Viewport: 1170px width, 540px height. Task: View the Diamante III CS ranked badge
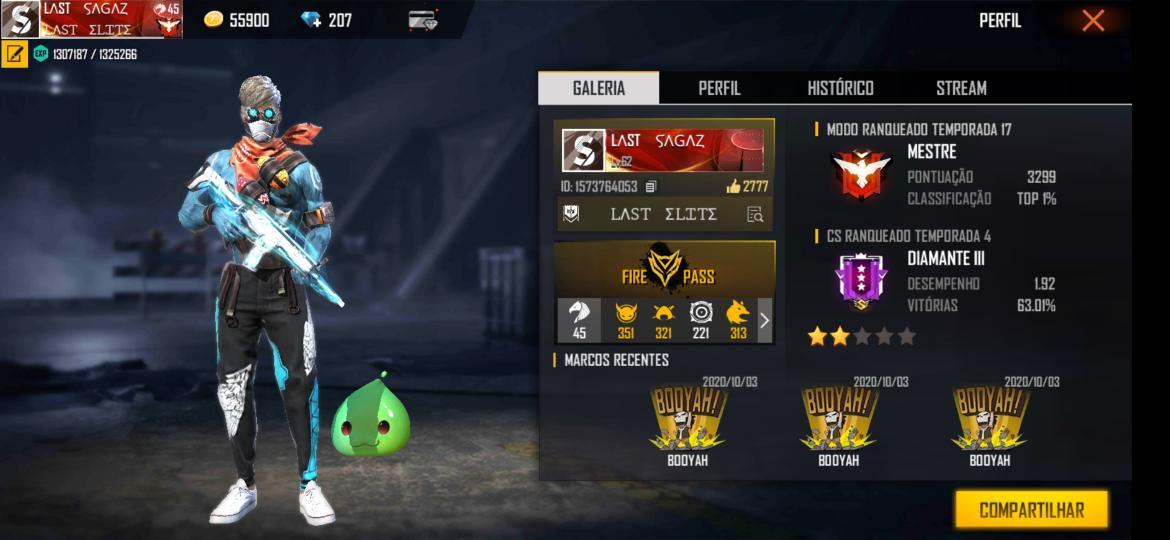click(x=860, y=280)
